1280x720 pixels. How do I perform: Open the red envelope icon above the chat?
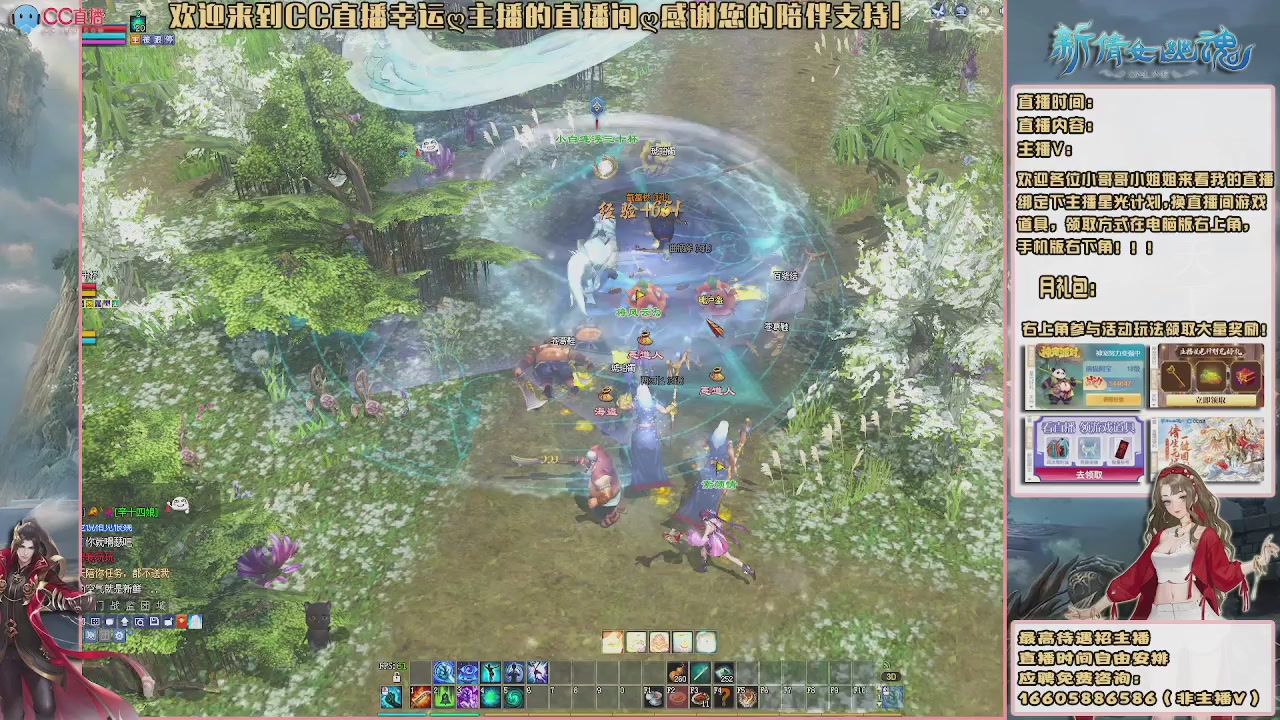point(182,621)
